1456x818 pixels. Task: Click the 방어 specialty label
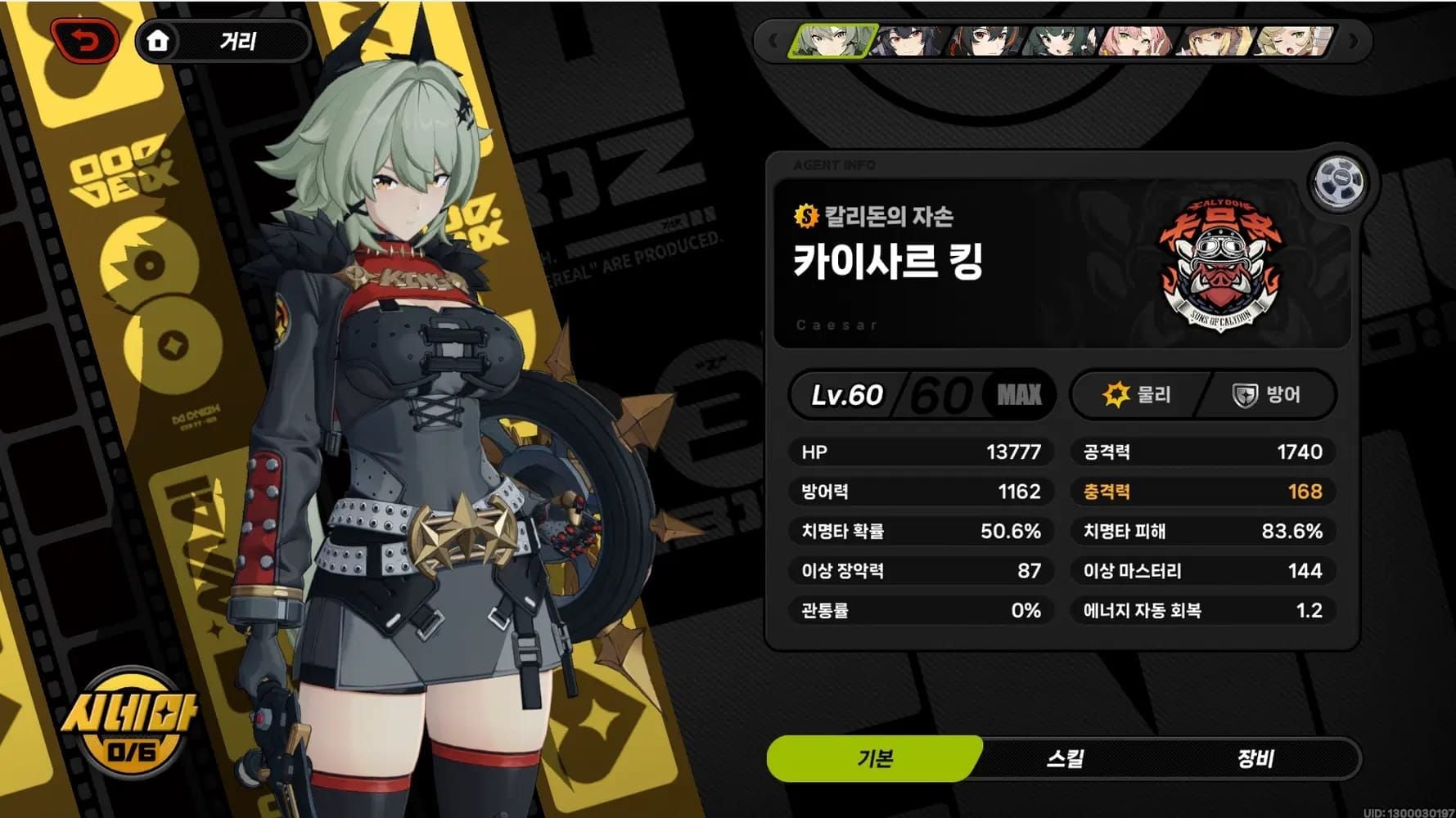pos(1267,395)
